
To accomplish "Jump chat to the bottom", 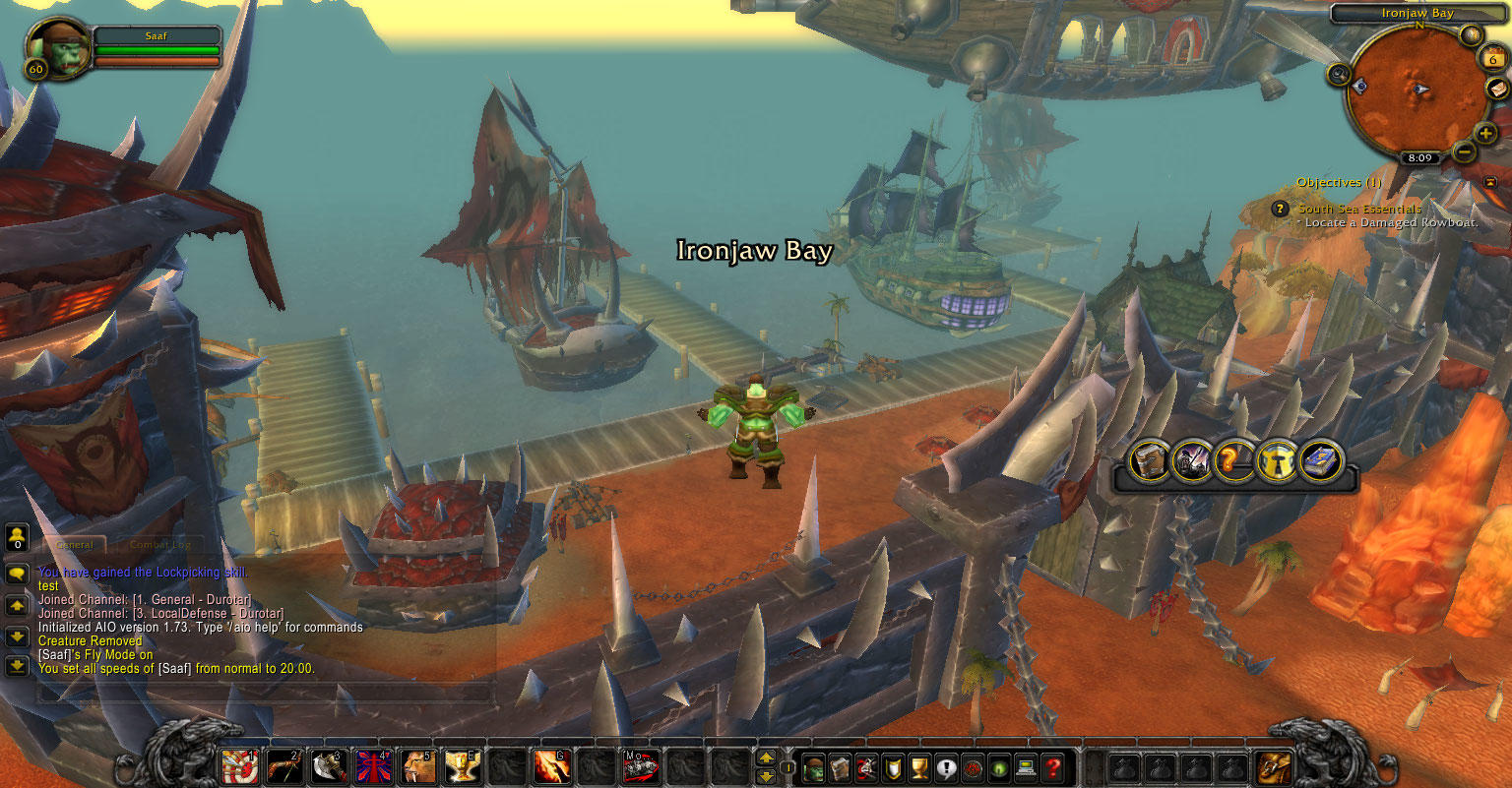I will pyautogui.click(x=17, y=667).
